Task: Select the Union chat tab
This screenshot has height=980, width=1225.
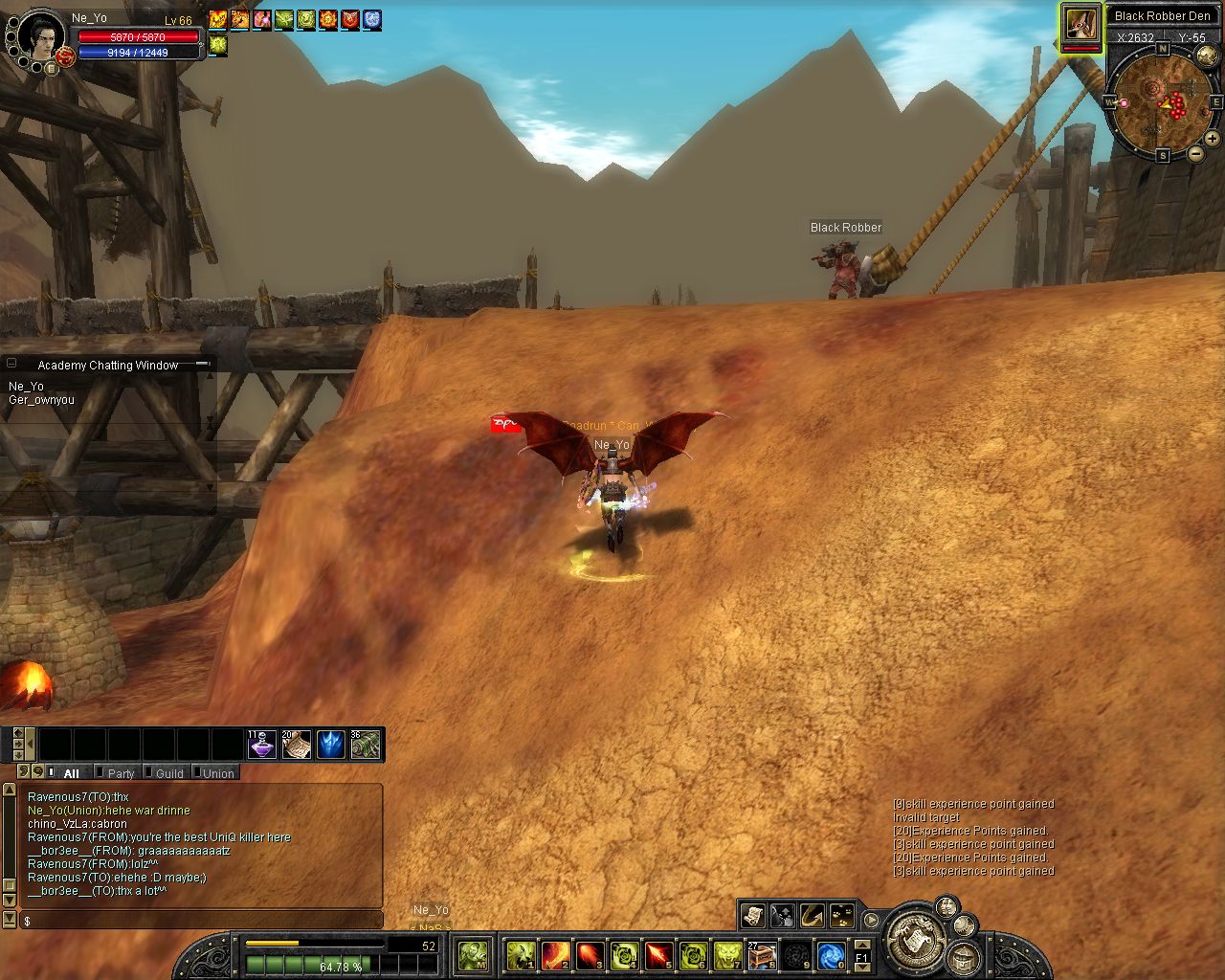Action: pos(218,773)
